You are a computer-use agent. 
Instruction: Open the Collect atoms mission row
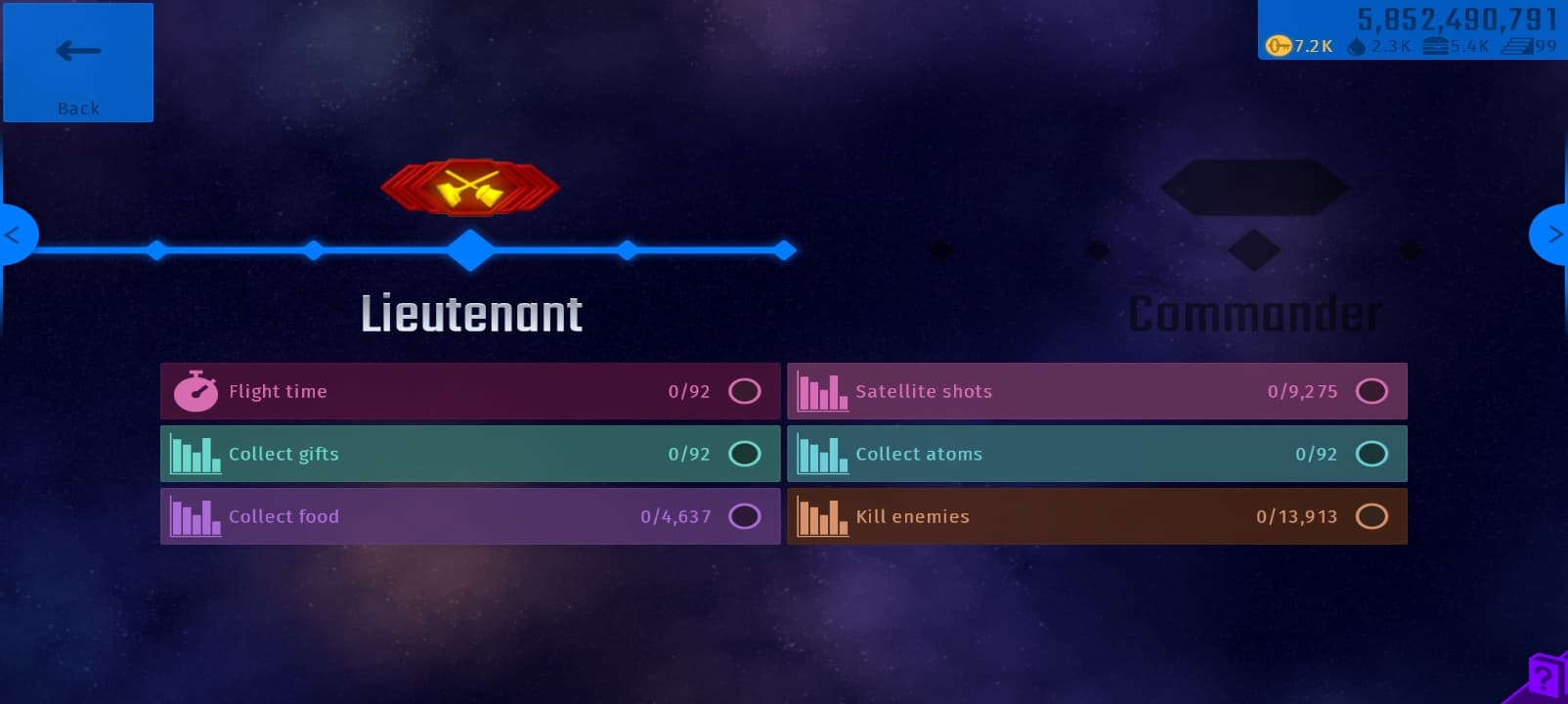pyautogui.click(x=1097, y=454)
